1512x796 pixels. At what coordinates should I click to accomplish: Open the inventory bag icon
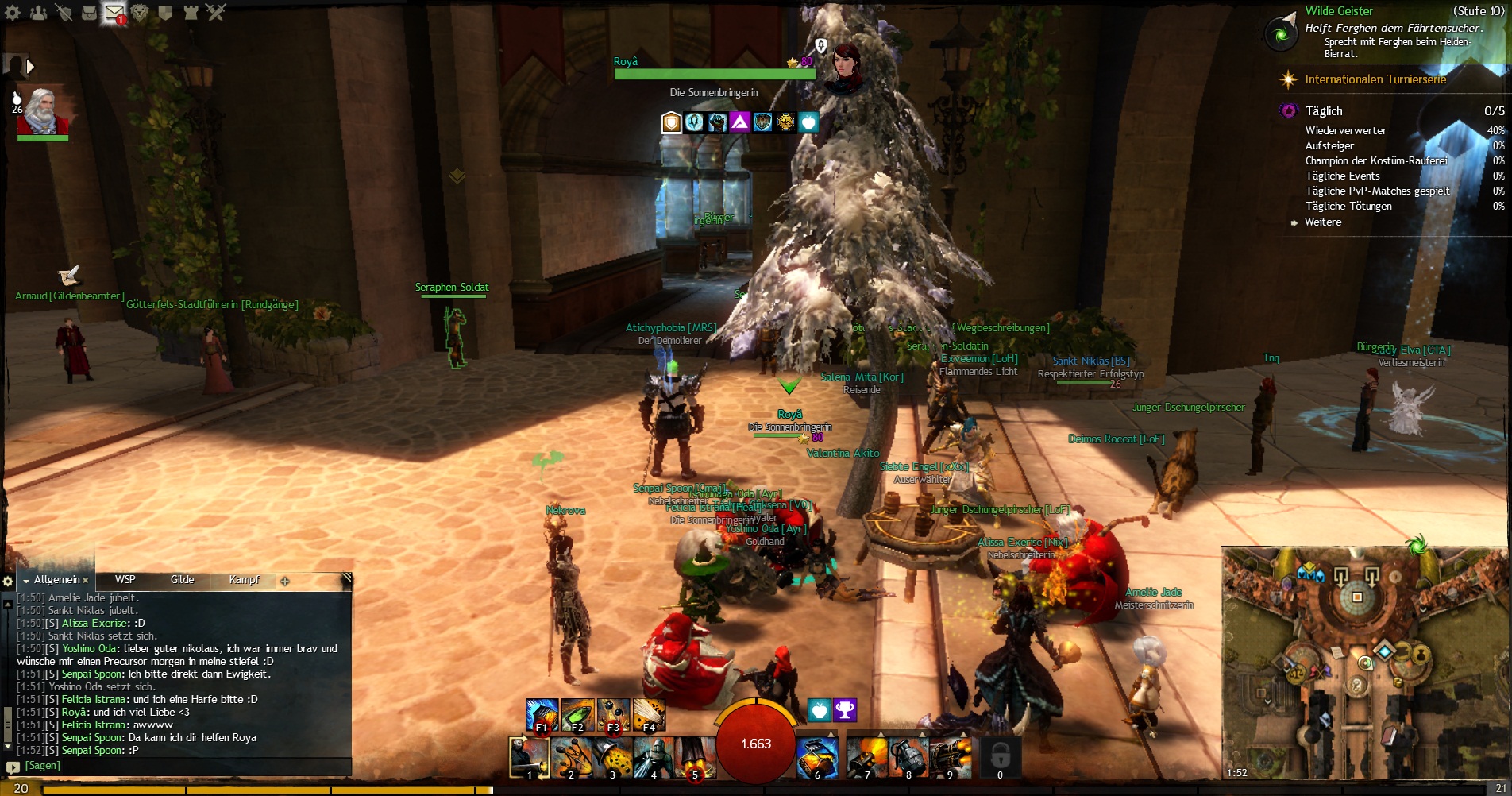pyautogui.click(x=89, y=13)
